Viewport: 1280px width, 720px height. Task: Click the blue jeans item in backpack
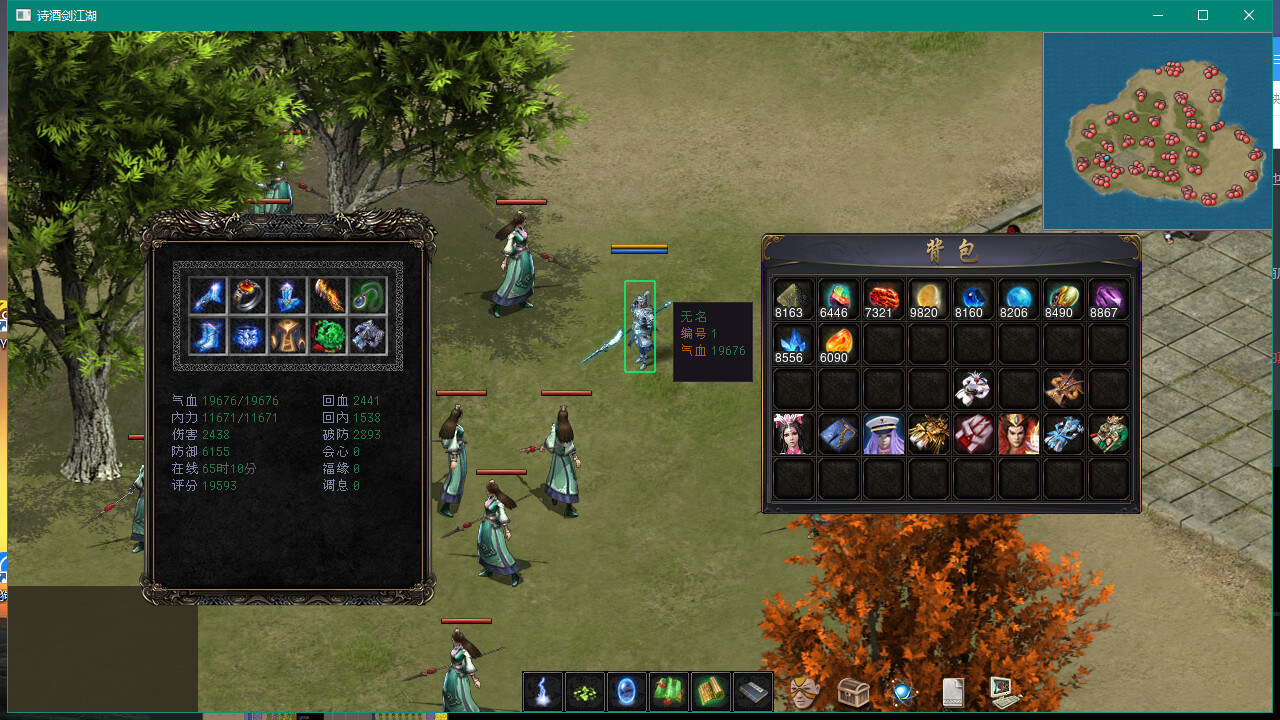pos(838,434)
